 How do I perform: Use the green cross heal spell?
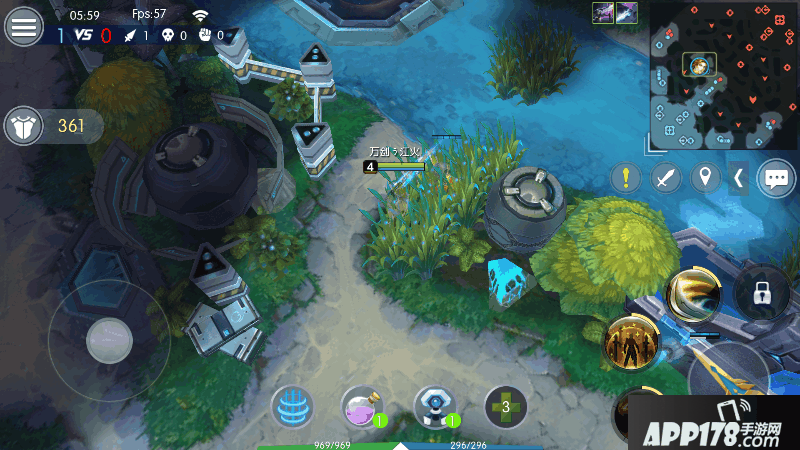coord(506,407)
